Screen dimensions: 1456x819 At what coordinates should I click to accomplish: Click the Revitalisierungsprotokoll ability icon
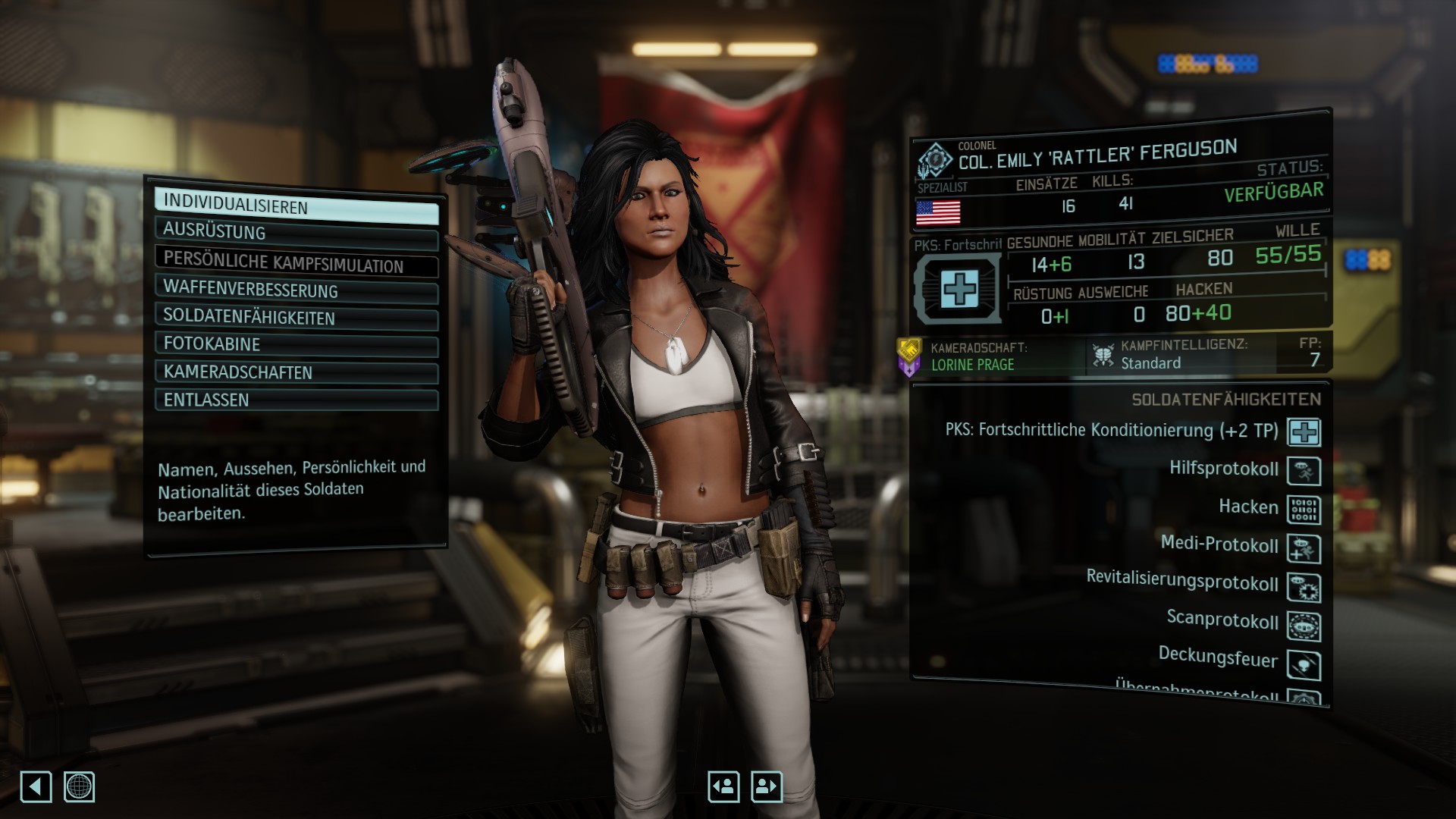pos(1304,587)
